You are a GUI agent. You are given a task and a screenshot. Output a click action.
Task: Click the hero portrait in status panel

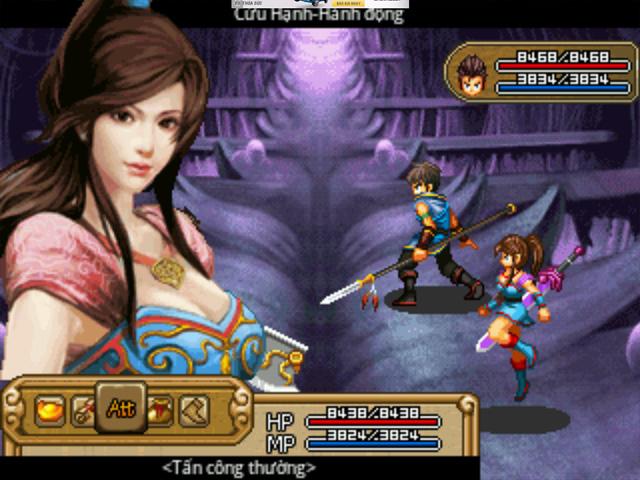tap(471, 72)
